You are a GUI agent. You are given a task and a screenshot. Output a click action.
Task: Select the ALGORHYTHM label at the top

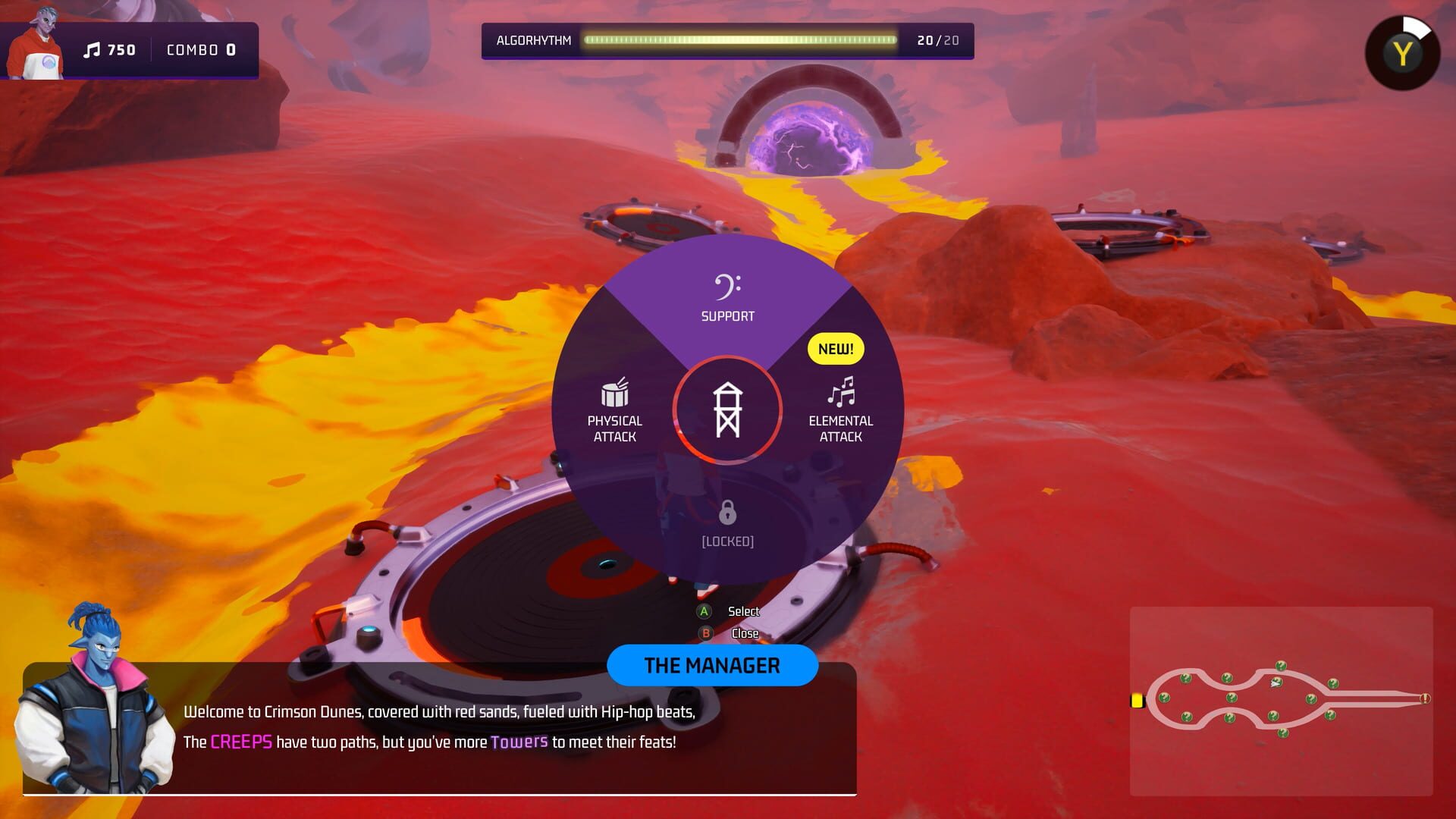[534, 40]
